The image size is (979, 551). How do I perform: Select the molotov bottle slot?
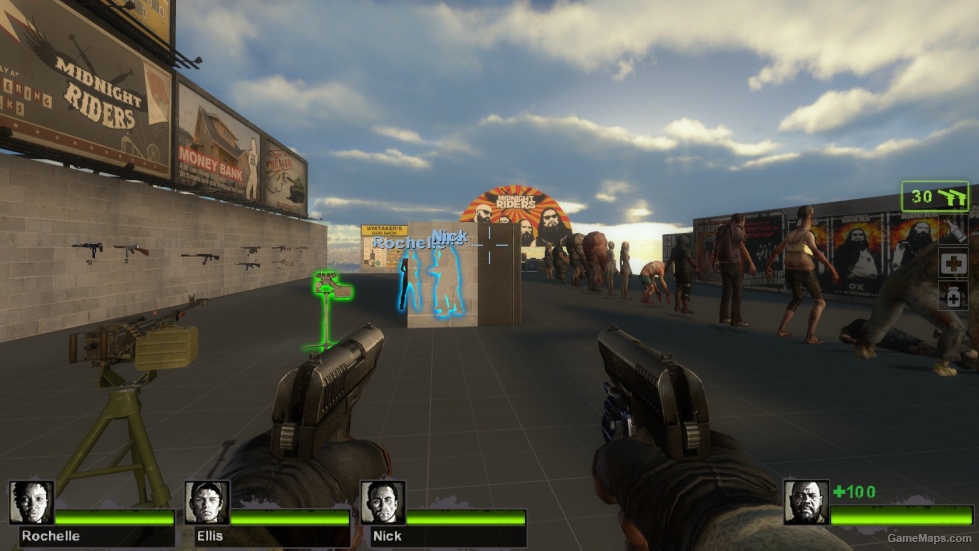(x=953, y=231)
